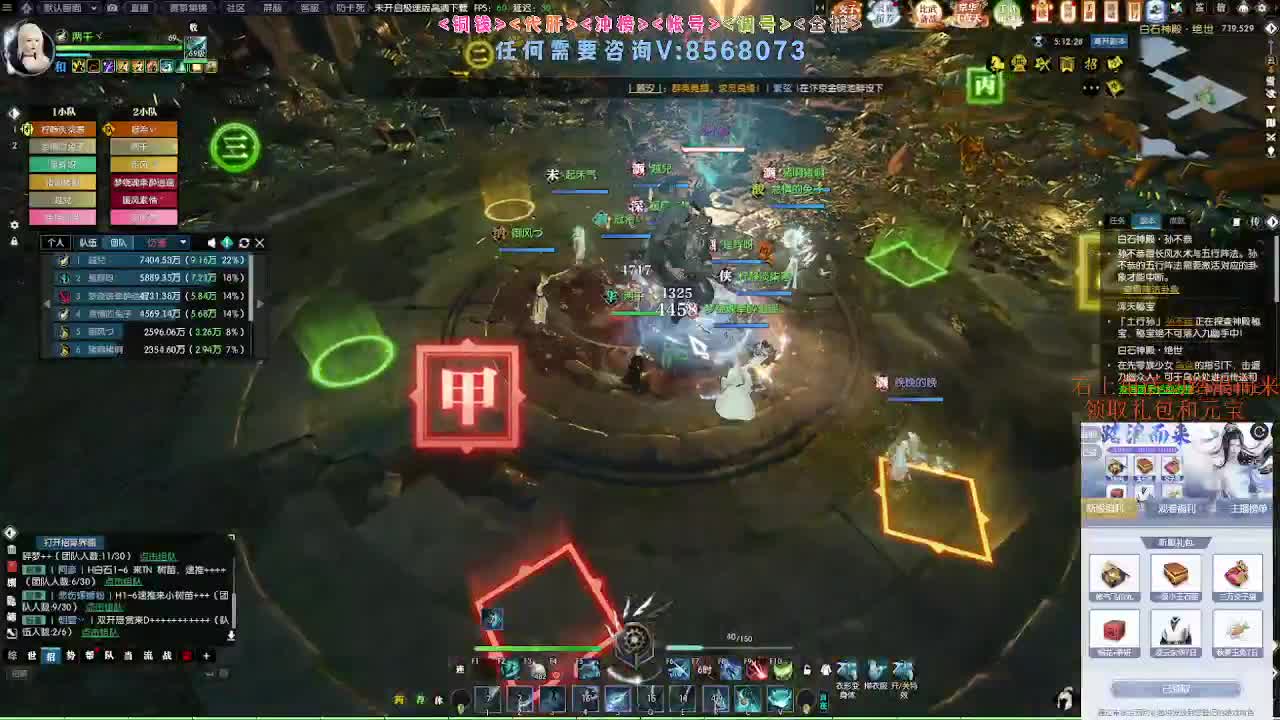The width and height of the screenshot is (1280, 720).
Task: Click the 点击组队 link for H白石1-6 team
Action: [x=123, y=581]
